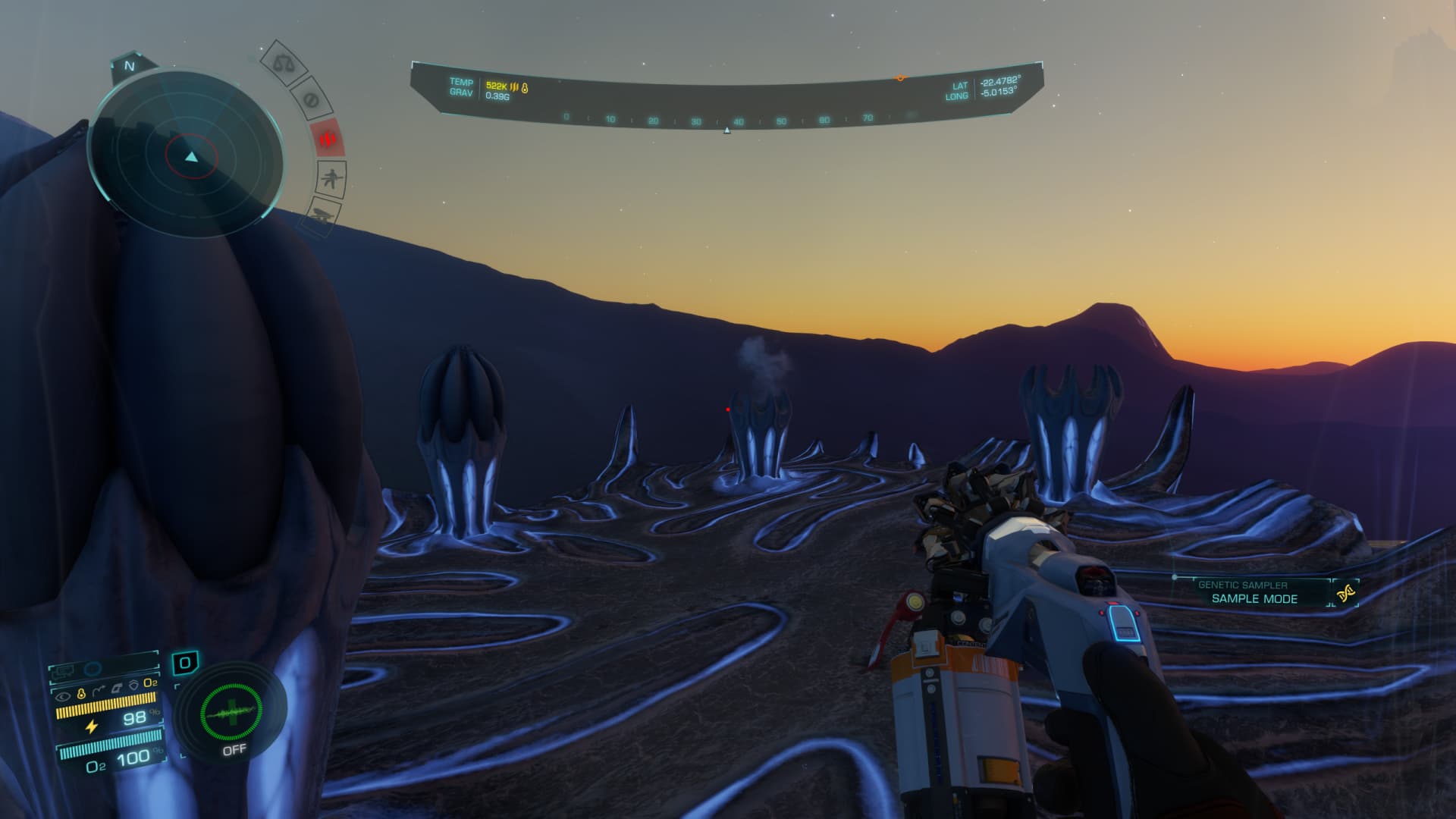Select the yellow DNA sampler icon
This screenshot has height=819, width=1456.
[x=1347, y=594]
